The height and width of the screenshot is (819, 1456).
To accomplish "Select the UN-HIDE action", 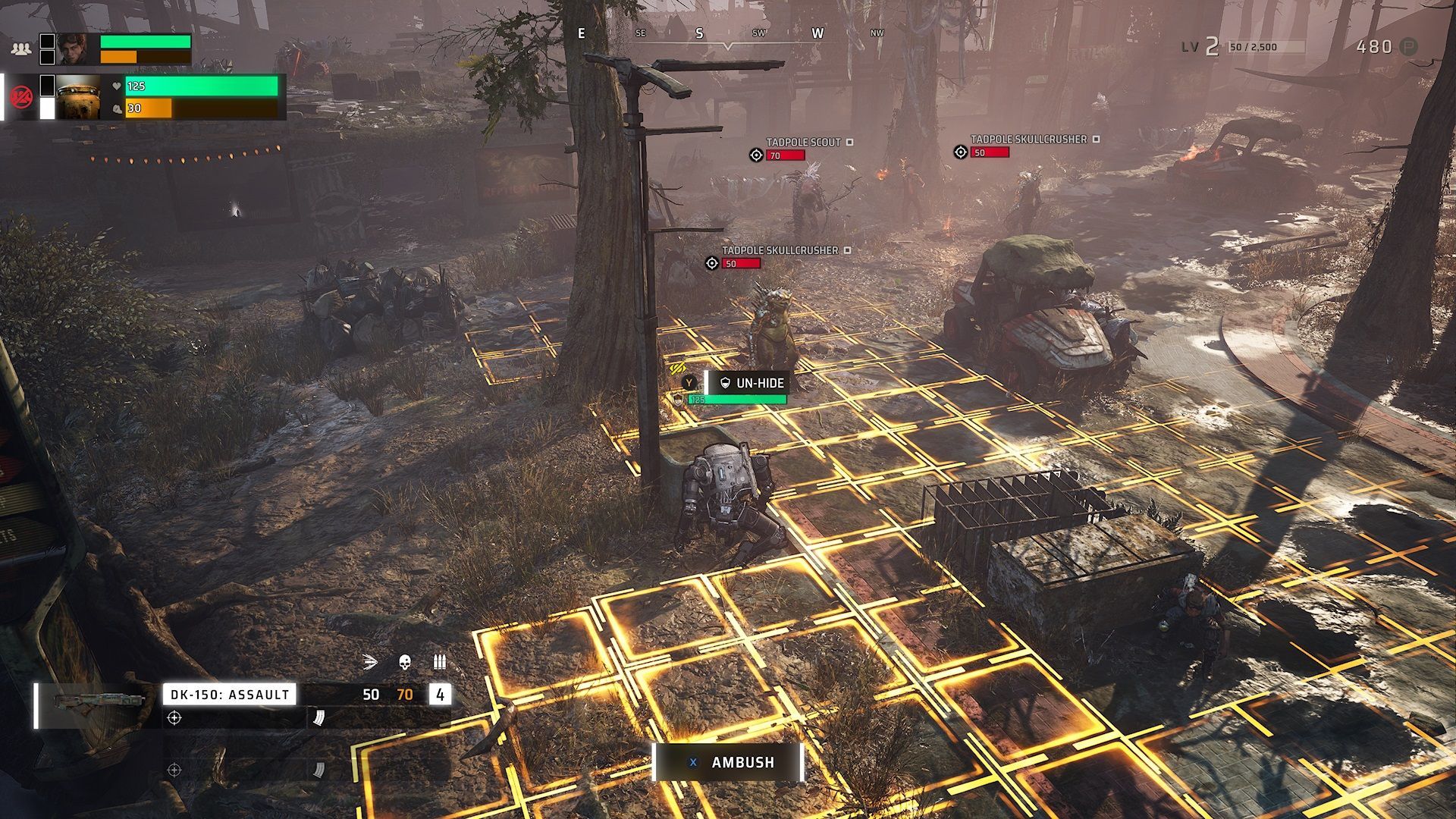I will tap(751, 383).
